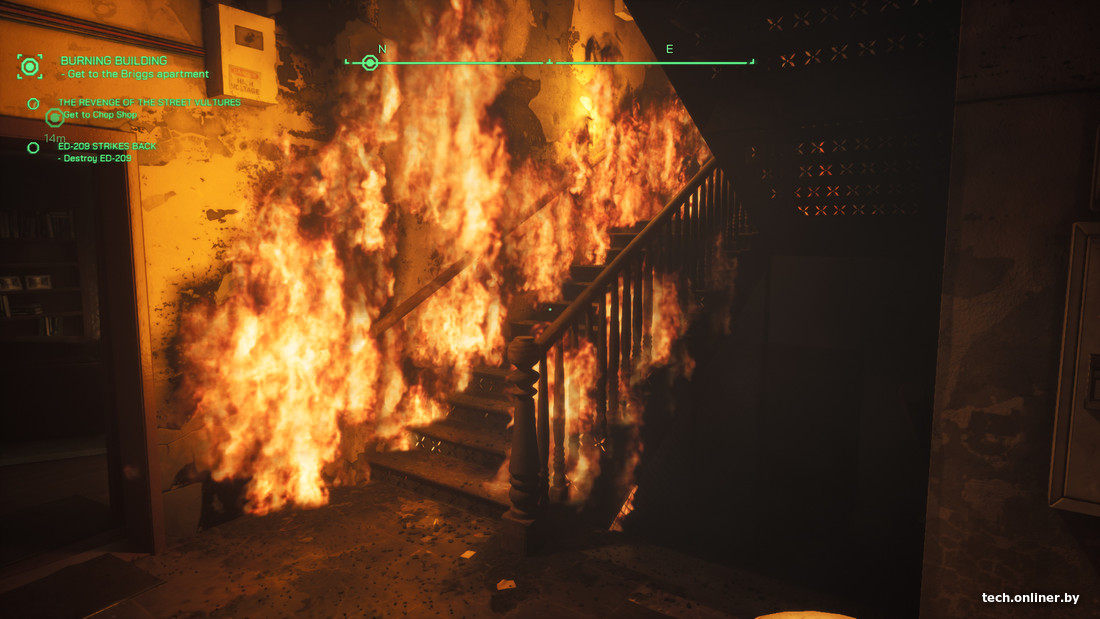Screen dimensions: 1100x619
Task: Click the active objective target icon
Action: (30, 67)
